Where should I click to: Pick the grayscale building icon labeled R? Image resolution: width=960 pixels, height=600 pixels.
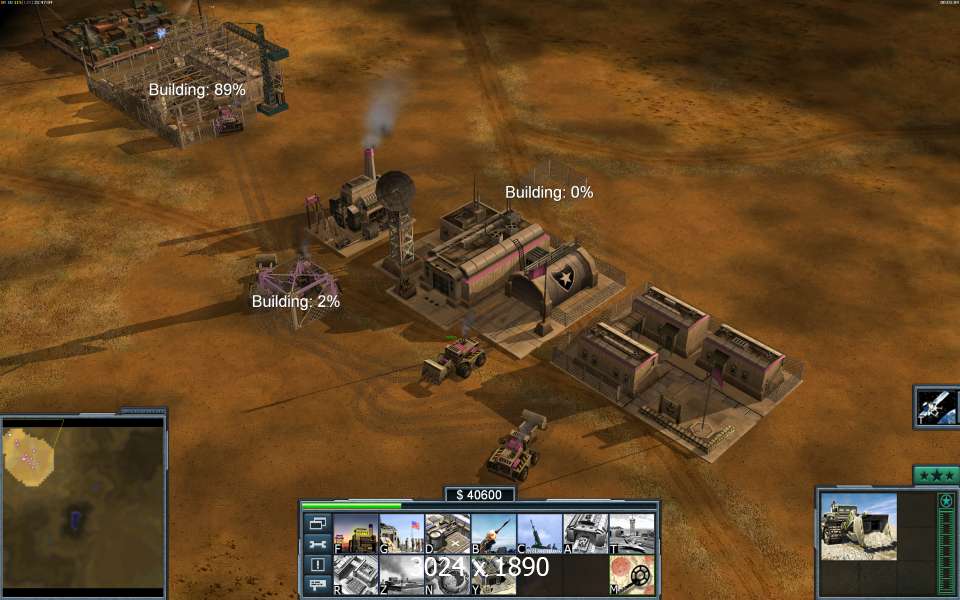(355, 575)
